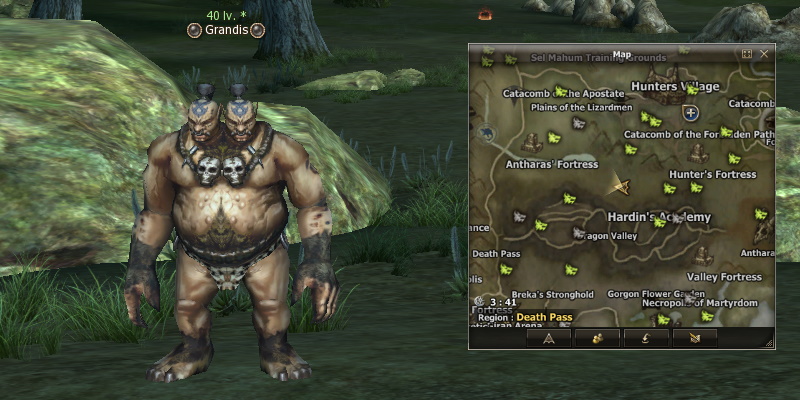Viewport: 800px width, 400px height.
Task: Click the golden arrow player position marker
Action: (622, 187)
